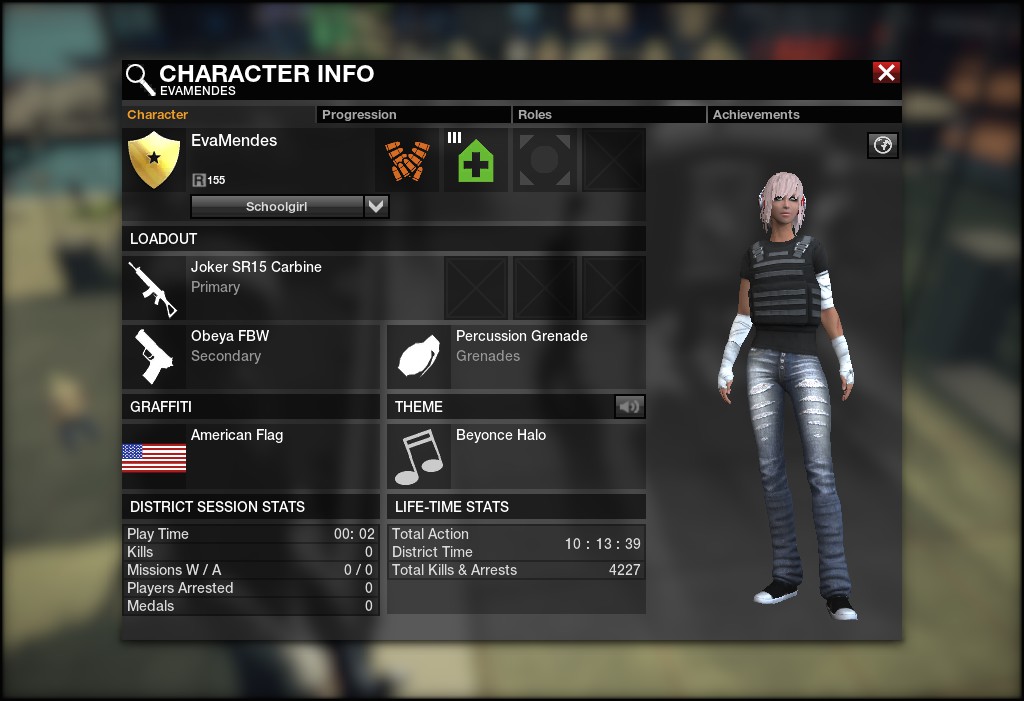Close the Character Info window

coord(886,72)
